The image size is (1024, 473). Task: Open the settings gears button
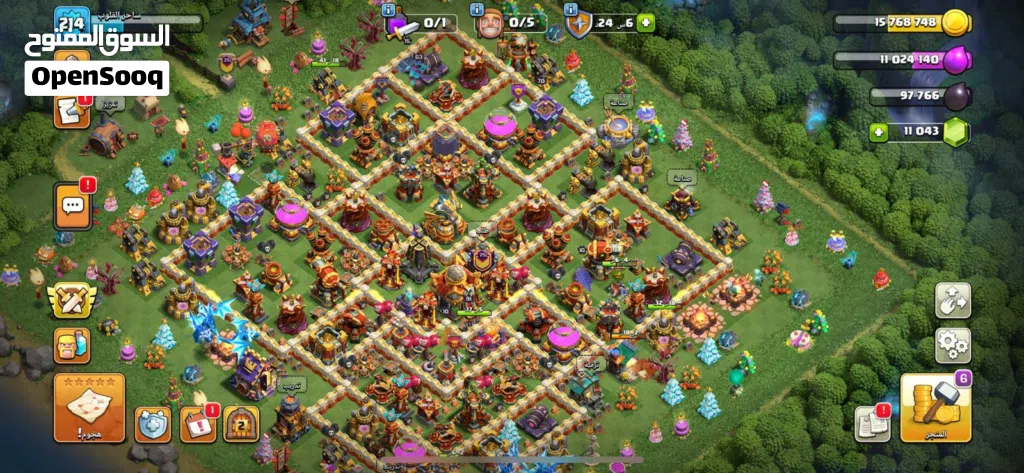953,345
